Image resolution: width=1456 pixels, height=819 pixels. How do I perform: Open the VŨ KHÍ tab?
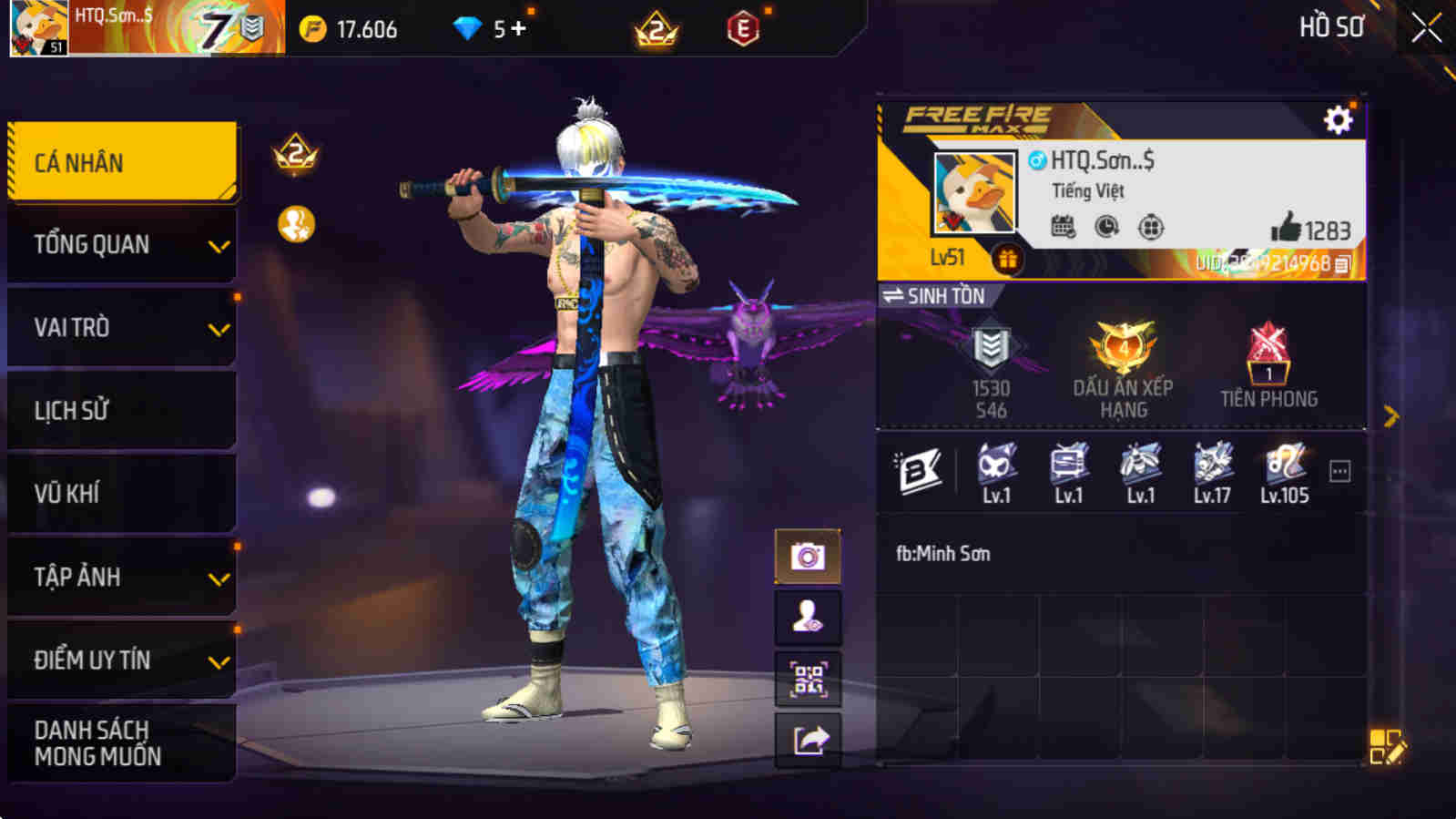(x=121, y=493)
